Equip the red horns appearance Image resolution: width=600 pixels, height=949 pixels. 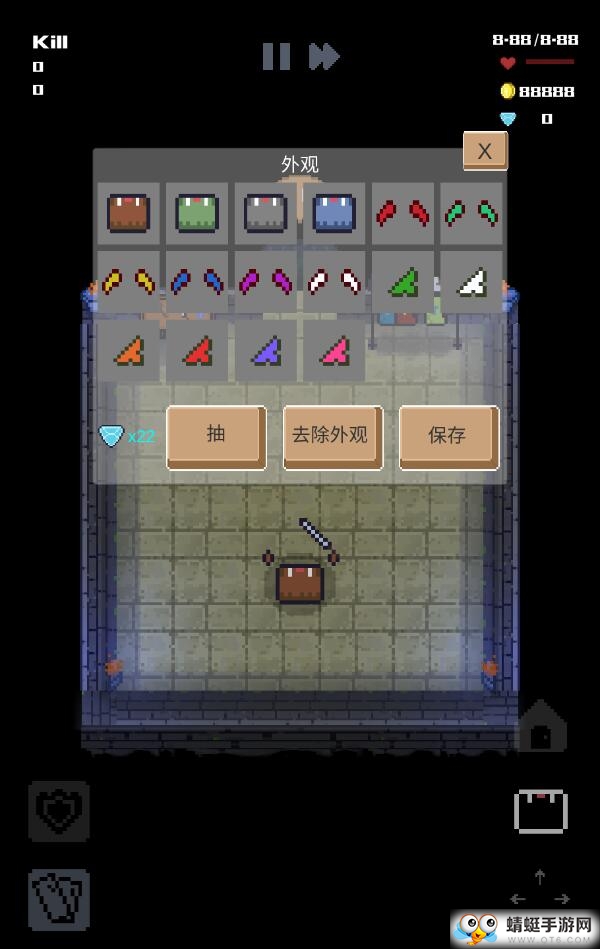tap(403, 214)
